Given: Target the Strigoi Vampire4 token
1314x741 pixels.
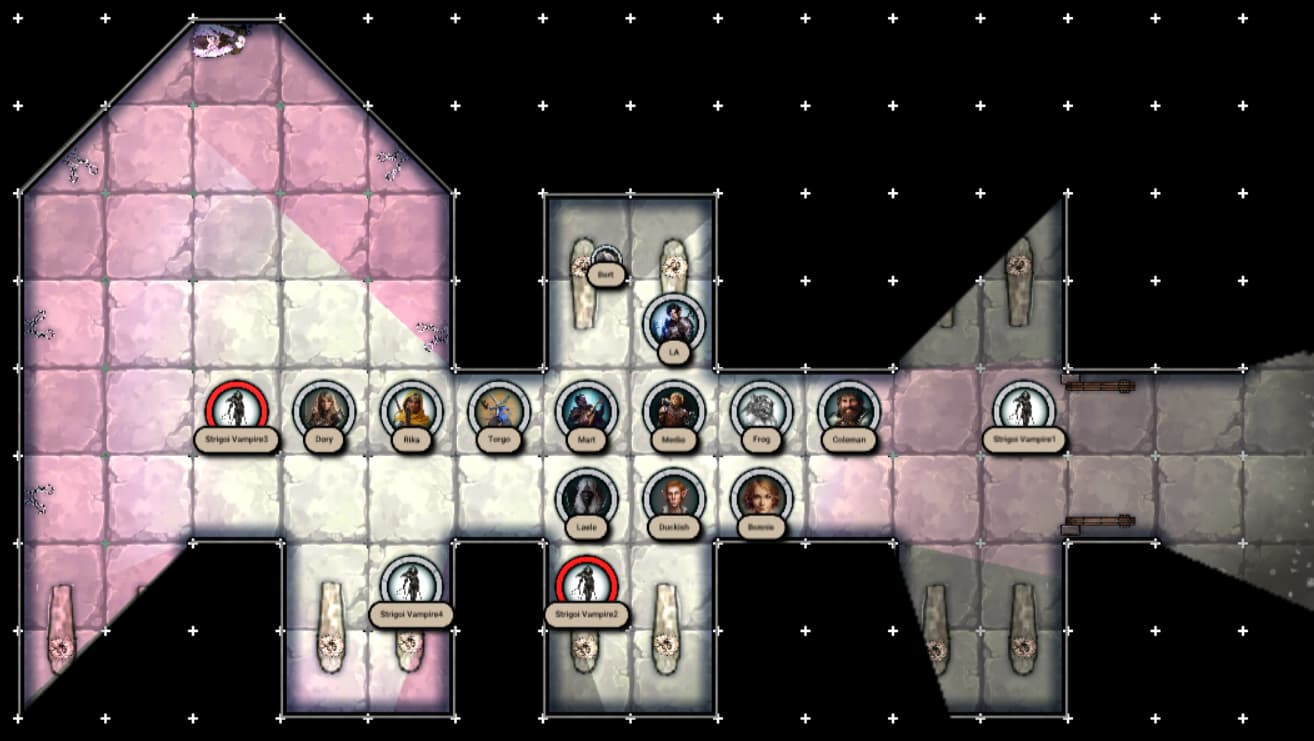Looking at the screenshot, I should (x=411, y=584).
